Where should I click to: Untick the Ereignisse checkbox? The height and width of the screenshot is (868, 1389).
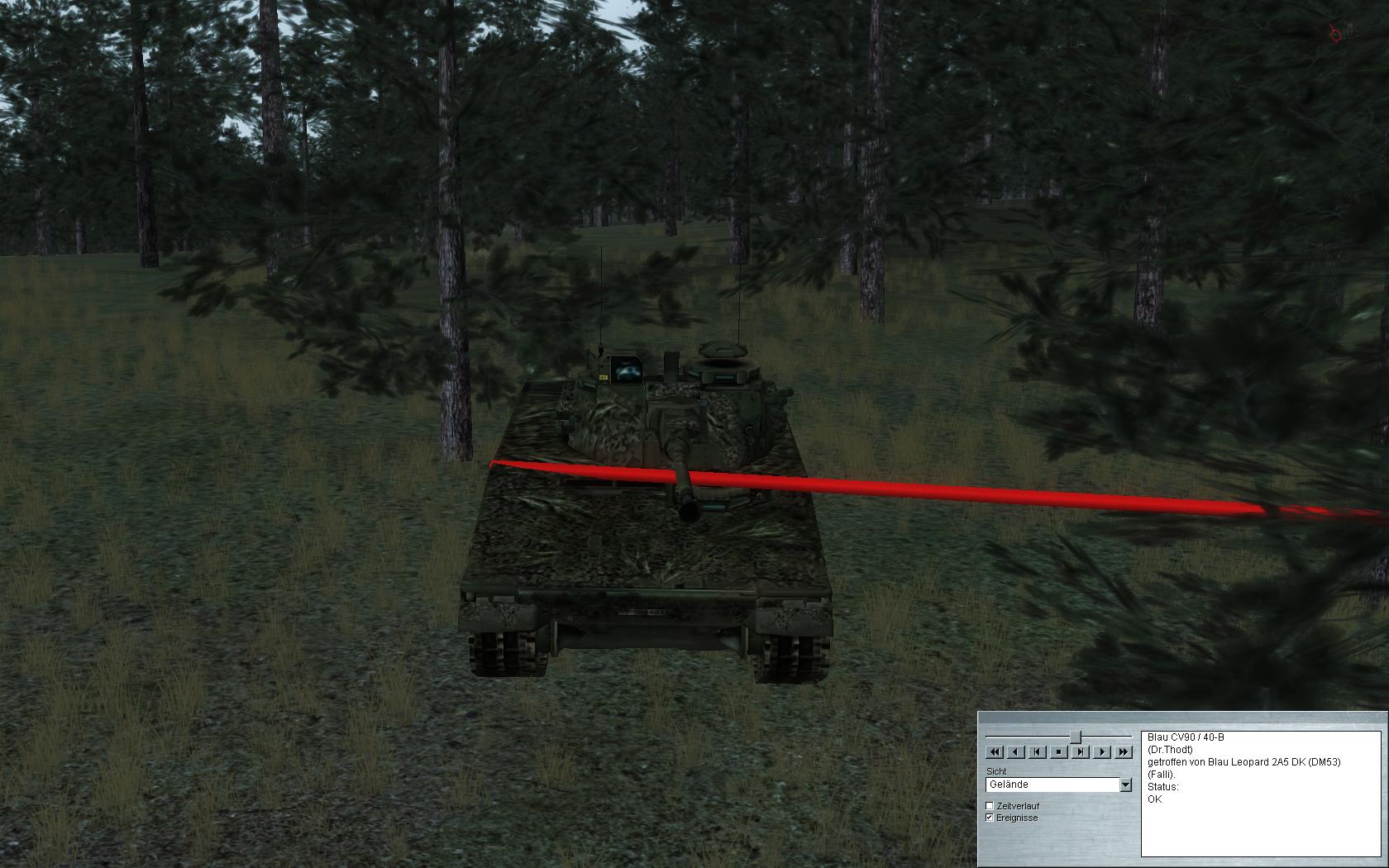(990, 818)
